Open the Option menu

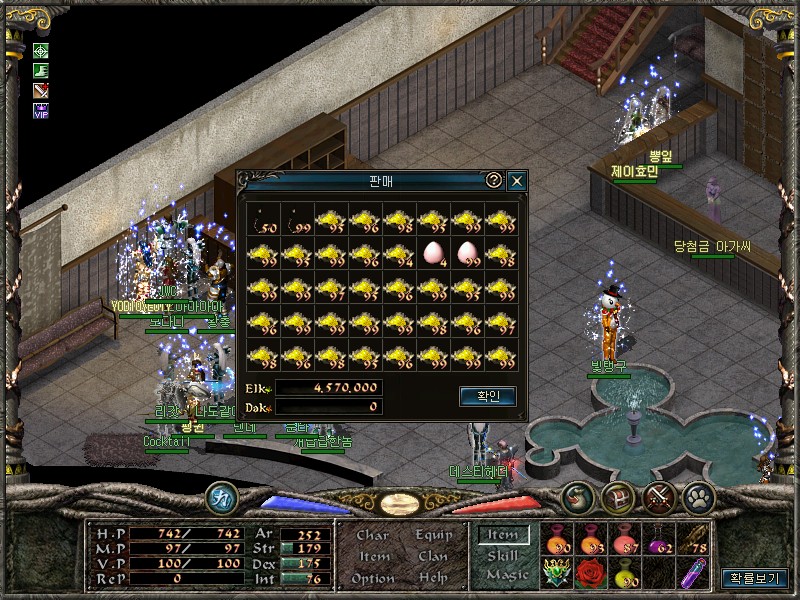click(373, 577)
